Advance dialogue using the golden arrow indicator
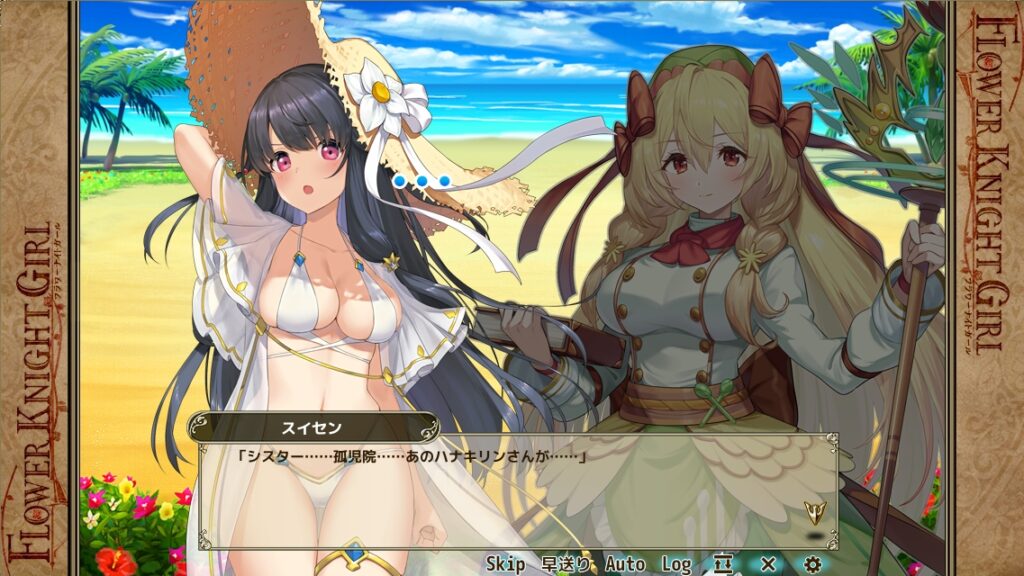The height and width of the screenshot is (576, 1024). click(813, 514)
